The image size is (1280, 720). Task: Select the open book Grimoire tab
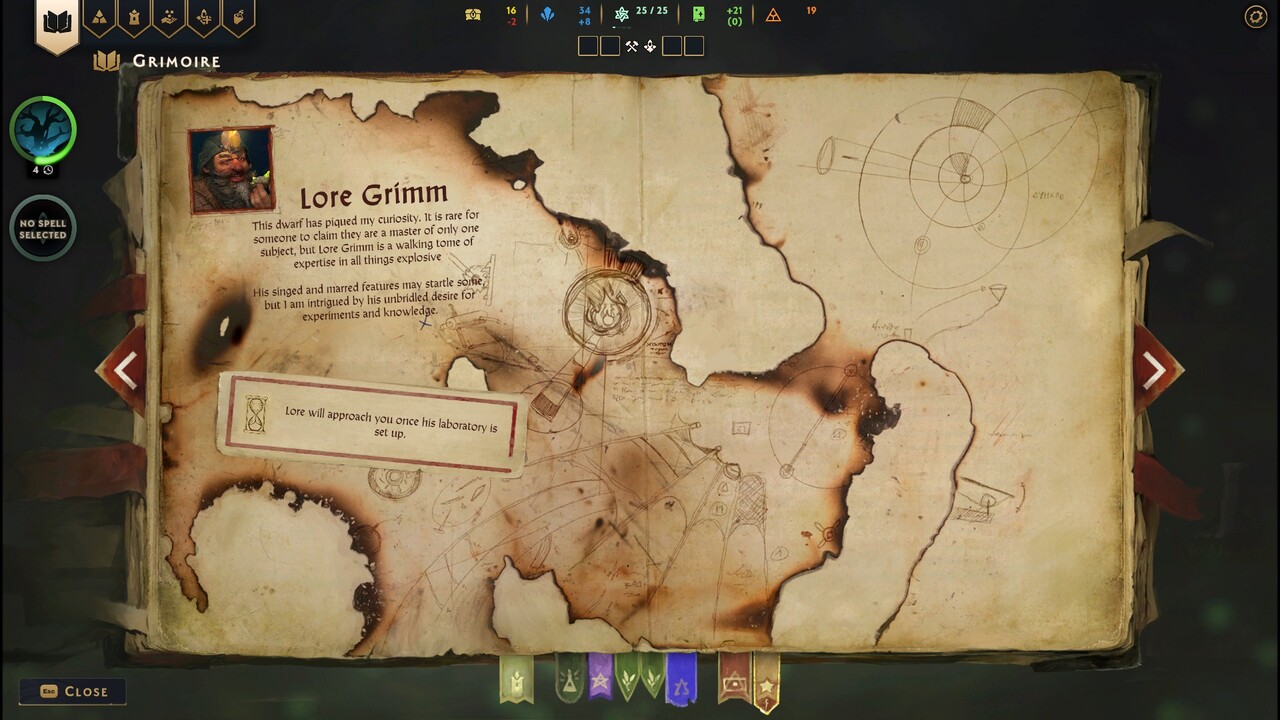(57, 22)
